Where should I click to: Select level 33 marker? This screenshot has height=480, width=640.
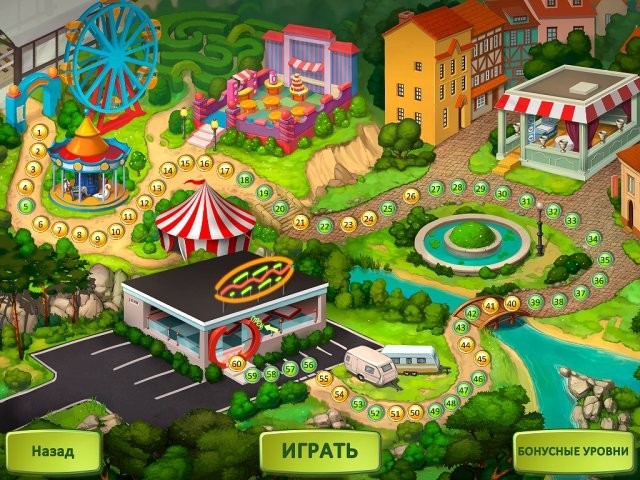tap(572, 220)
